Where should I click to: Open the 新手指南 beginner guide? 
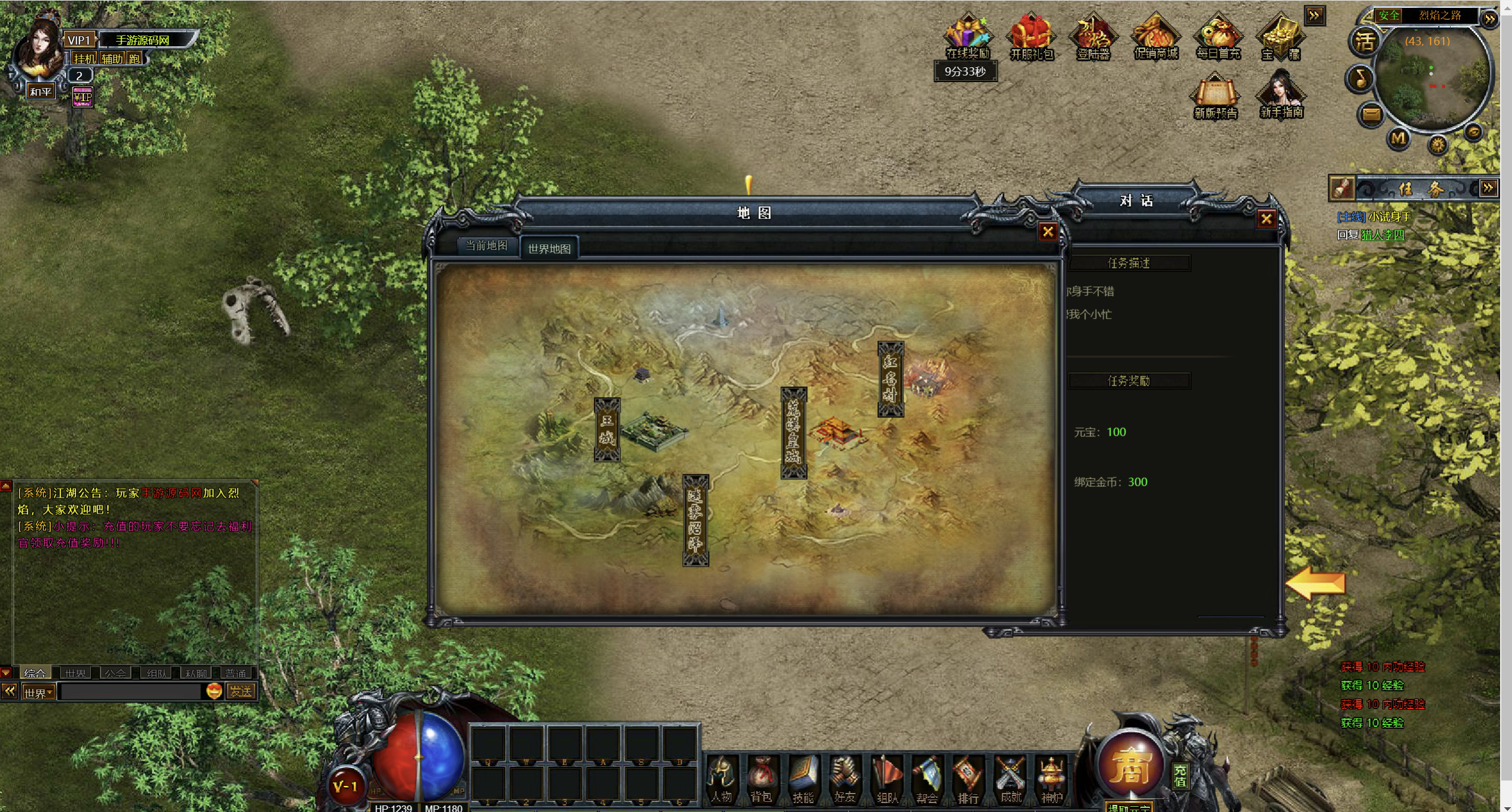click(1281, 95)
